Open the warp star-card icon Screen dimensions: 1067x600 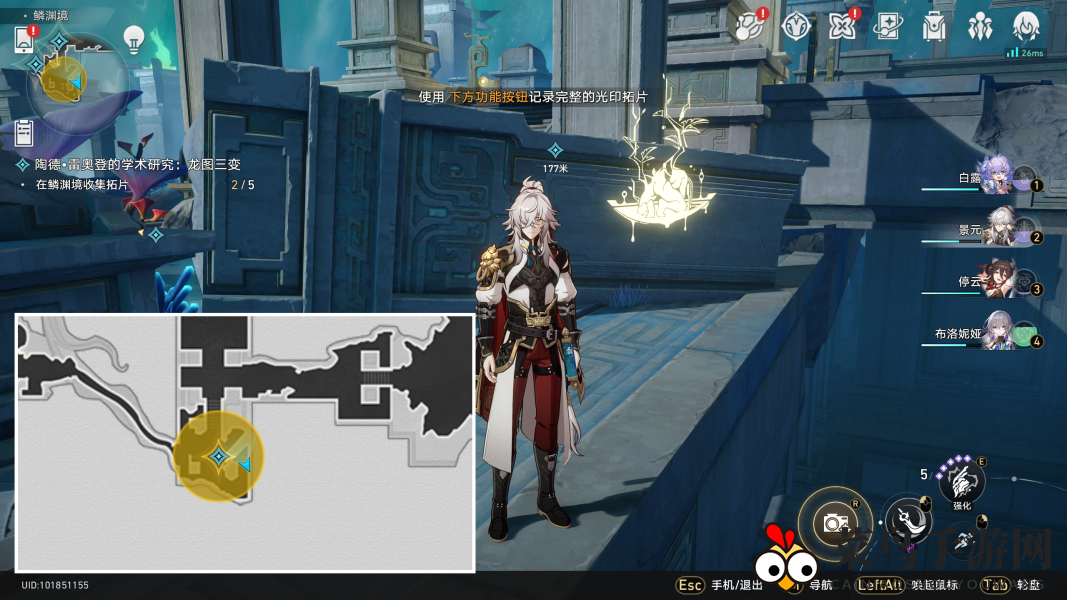tap(887, 27)
